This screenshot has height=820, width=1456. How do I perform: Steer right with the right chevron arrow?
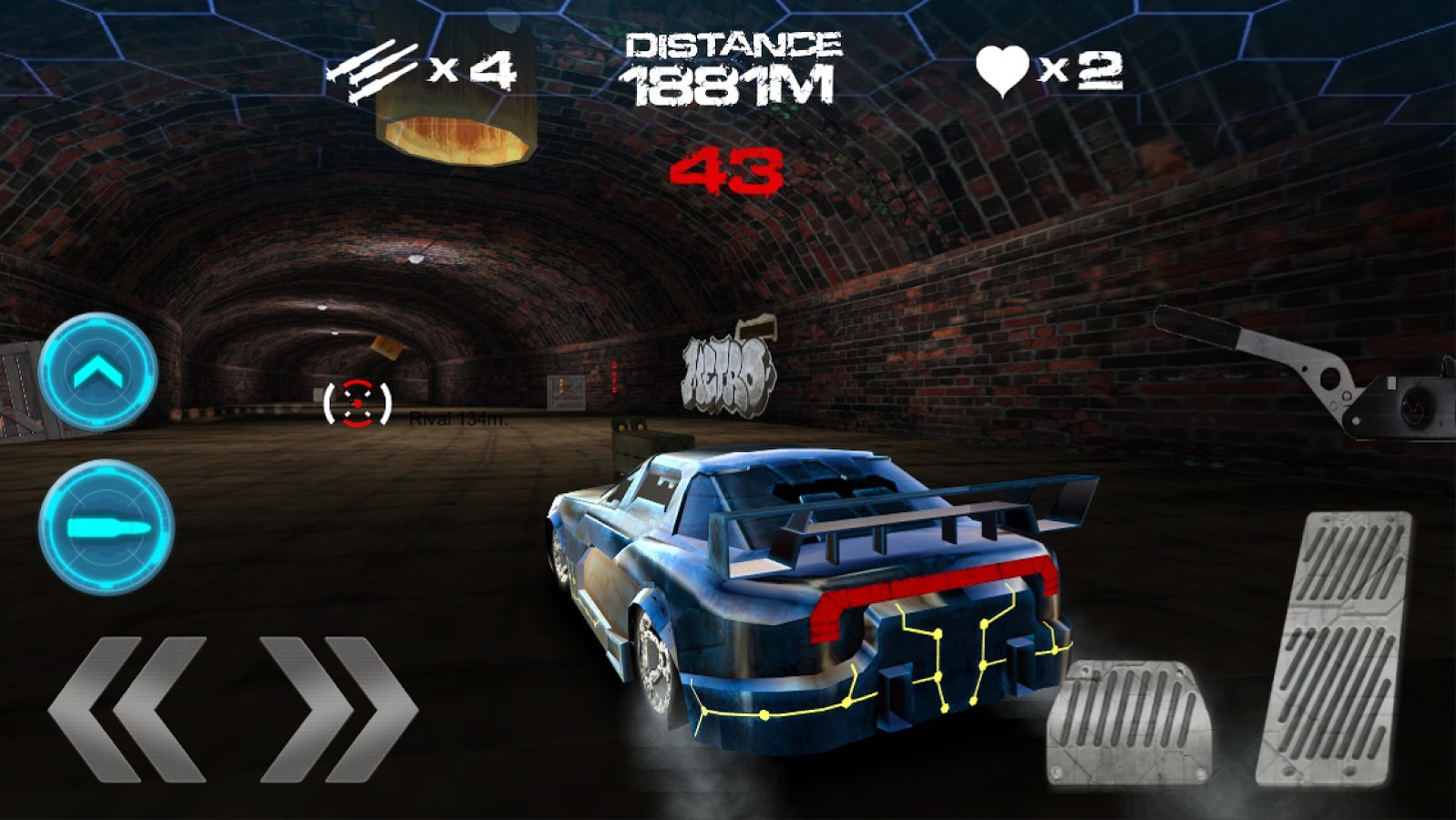tap(339, 708)
